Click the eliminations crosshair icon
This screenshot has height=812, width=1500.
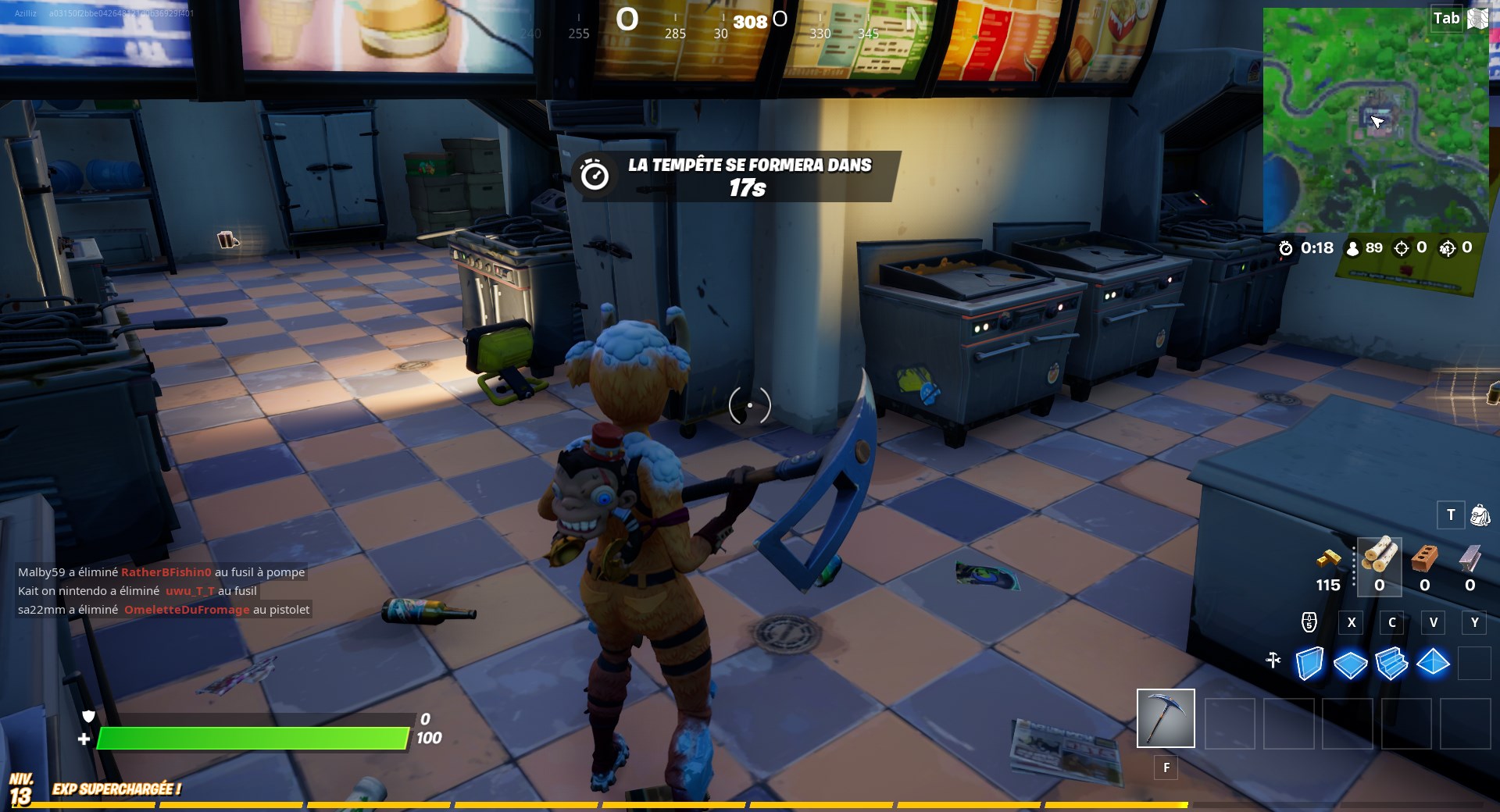coord(1402,249)
